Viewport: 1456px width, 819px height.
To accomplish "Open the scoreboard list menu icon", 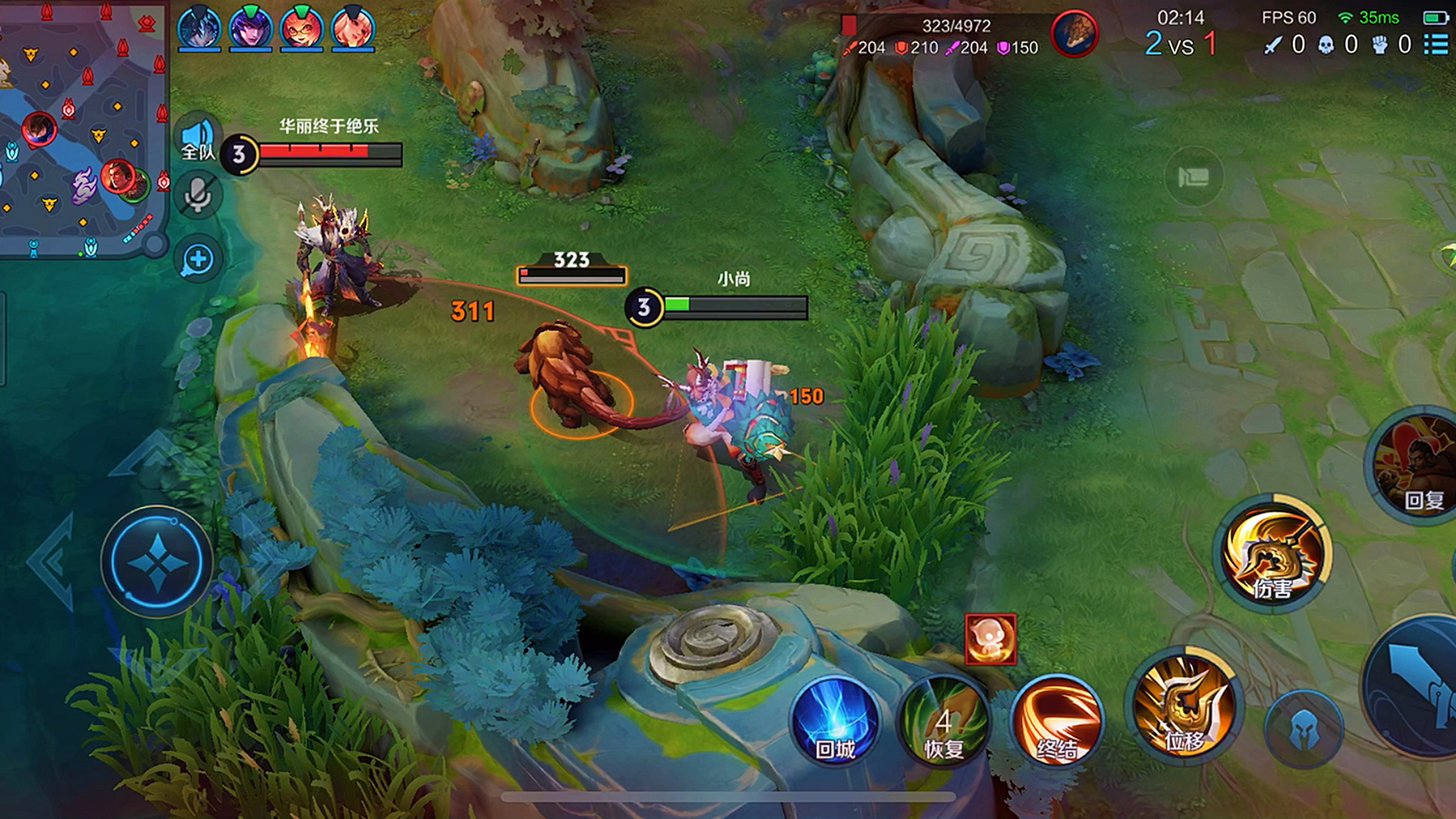I will click(1436, 44).
